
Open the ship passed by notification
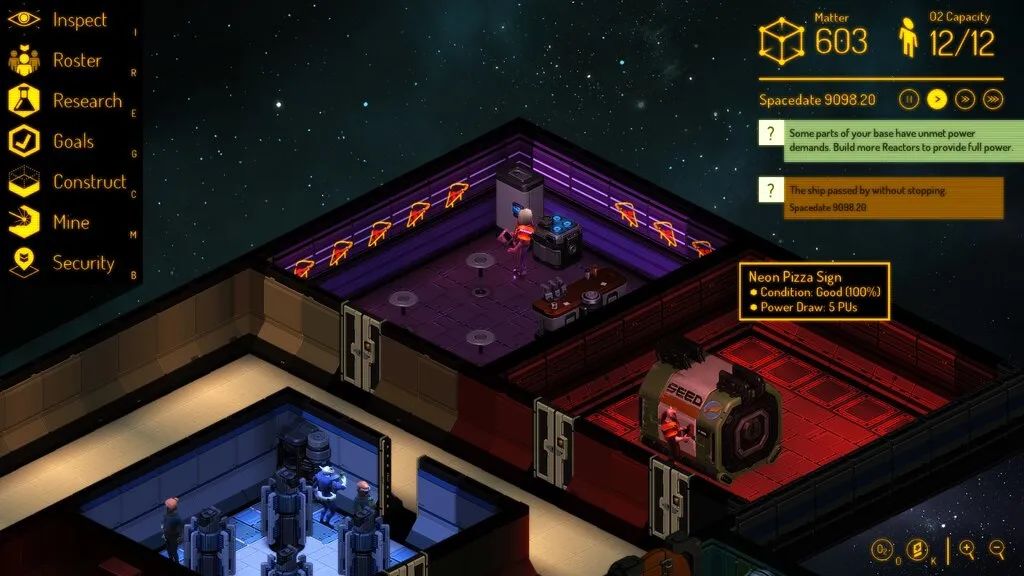click(x=880, y=197)
